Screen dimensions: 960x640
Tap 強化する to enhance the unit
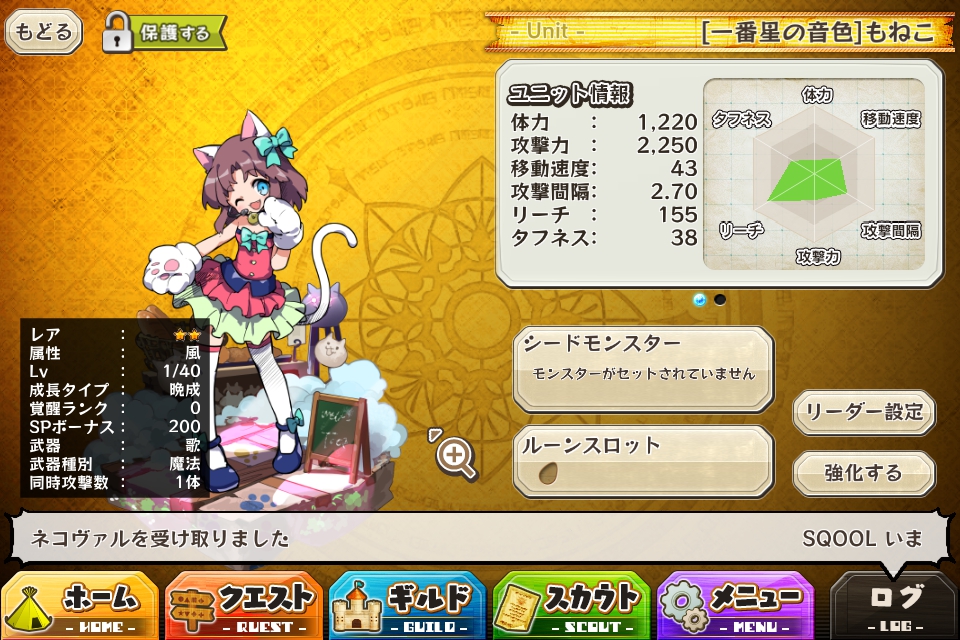point(864,473)
